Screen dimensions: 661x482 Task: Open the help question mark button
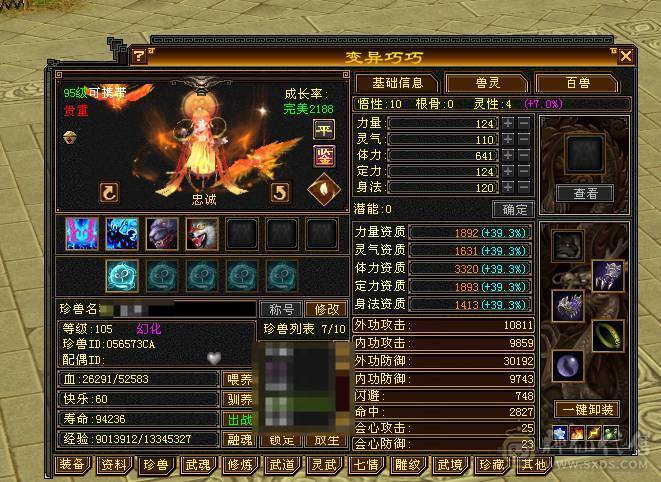[140, 56]
